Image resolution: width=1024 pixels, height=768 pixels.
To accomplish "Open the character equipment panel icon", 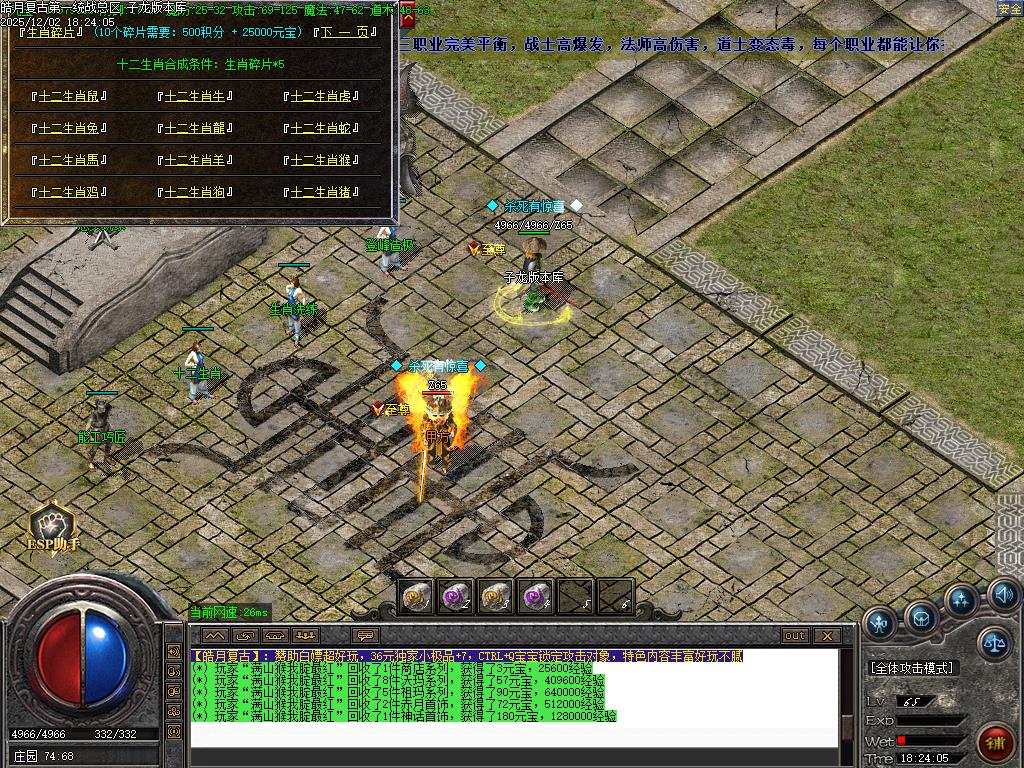I will [x=880, y=623].
